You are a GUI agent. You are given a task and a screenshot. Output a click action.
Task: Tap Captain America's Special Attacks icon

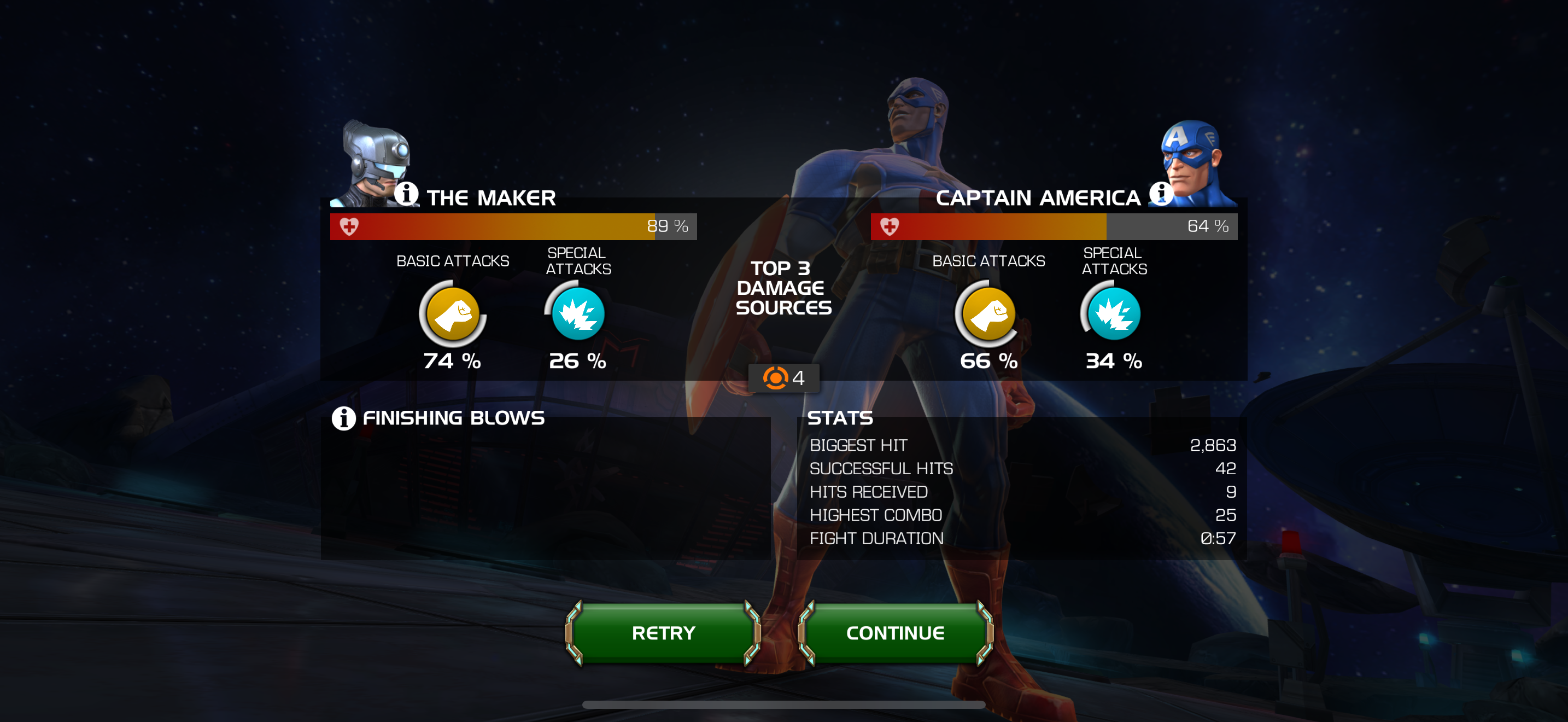(x=1113, y=314)
